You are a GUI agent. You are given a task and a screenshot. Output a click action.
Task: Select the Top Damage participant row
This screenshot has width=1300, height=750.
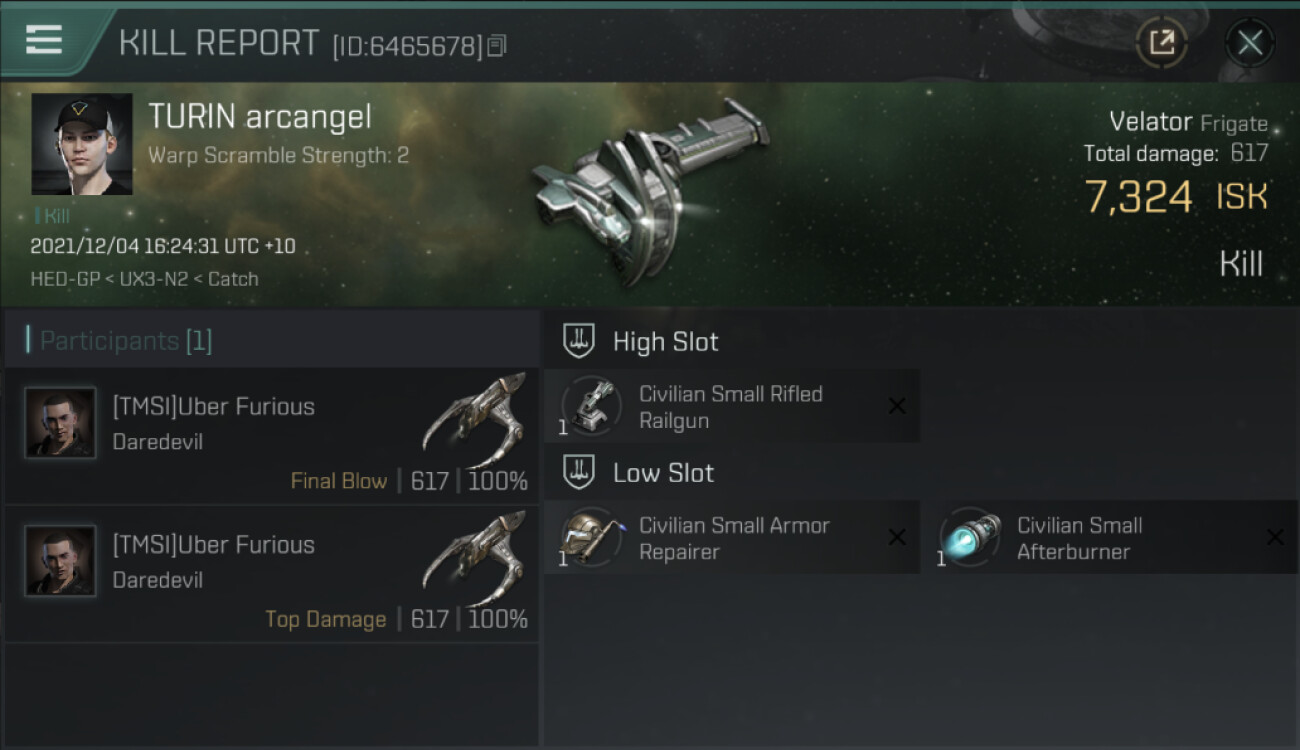click(x=270, y=574)
